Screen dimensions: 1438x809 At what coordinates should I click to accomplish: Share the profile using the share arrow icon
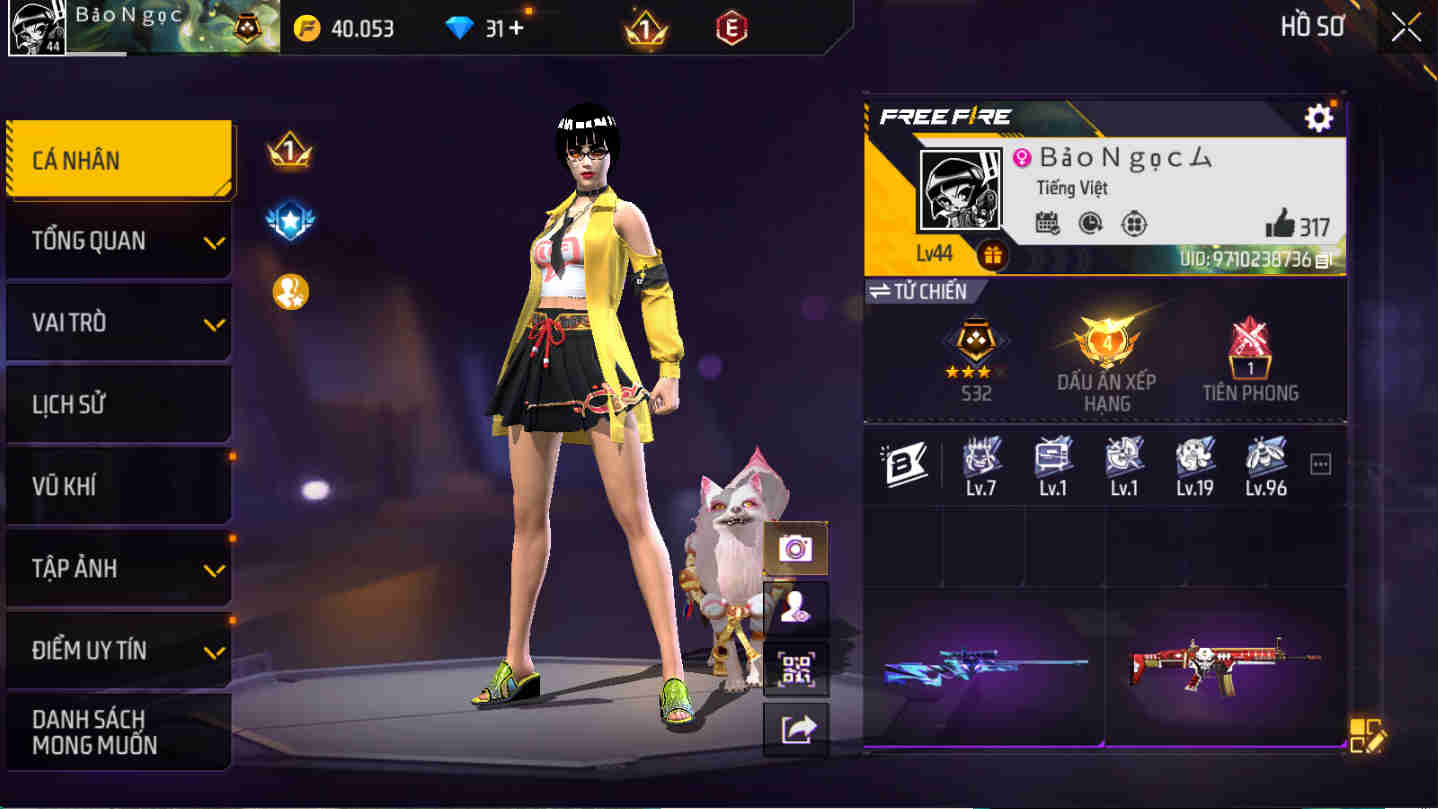pyautogui.click(x=795, y=731)
